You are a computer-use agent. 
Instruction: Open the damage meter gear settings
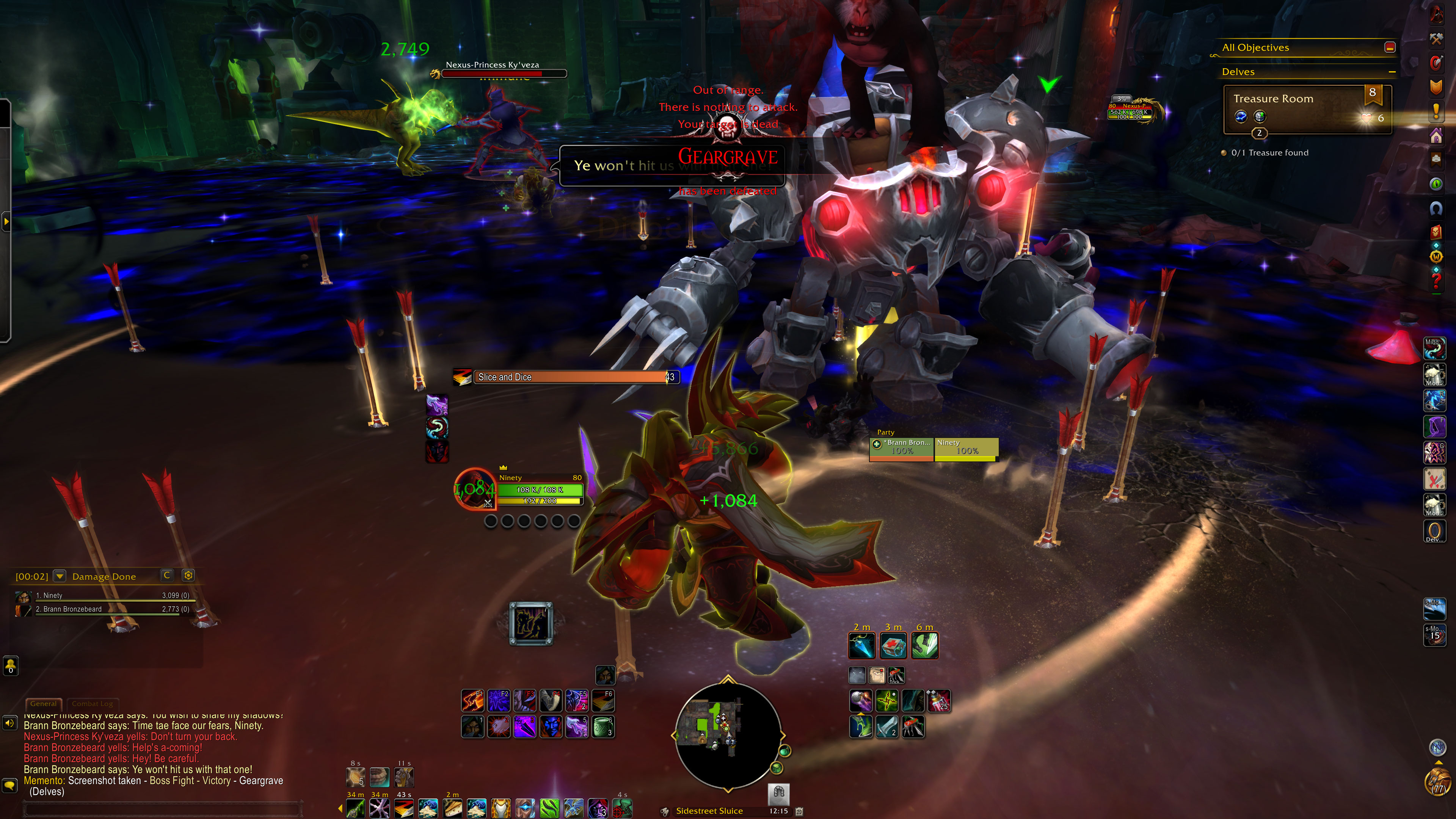[x=188, y=576]
